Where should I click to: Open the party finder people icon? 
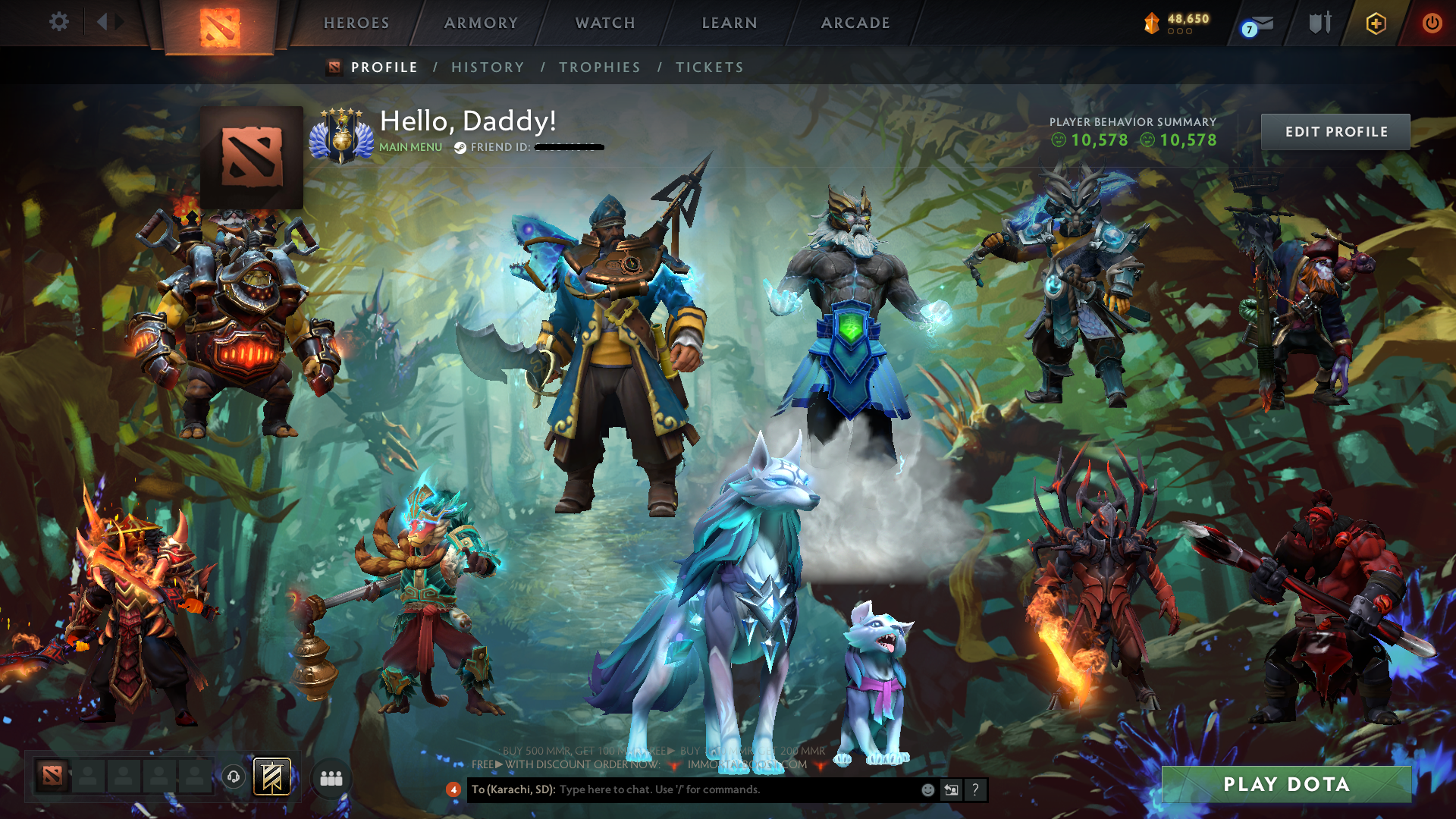pos(331,779)
